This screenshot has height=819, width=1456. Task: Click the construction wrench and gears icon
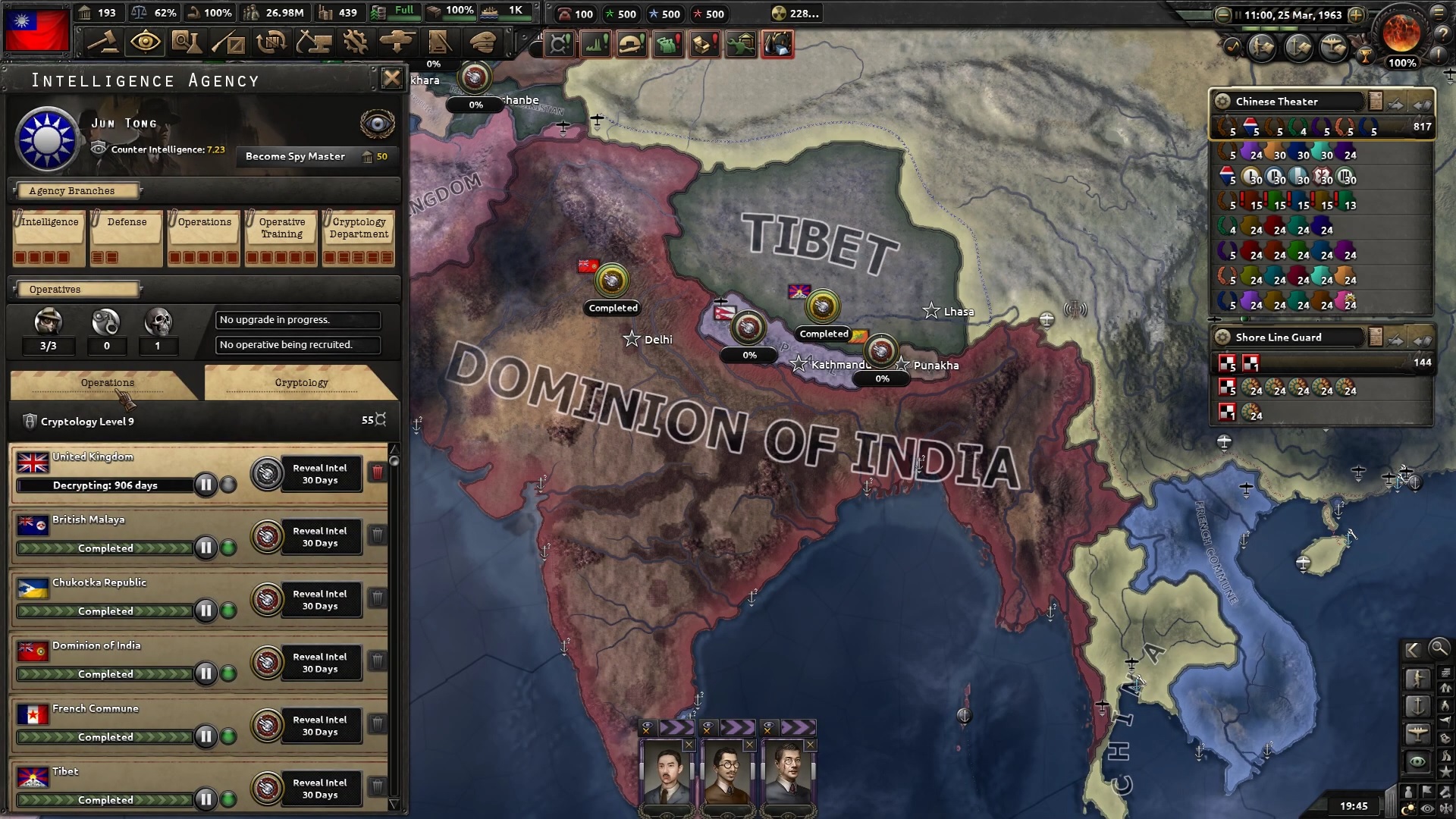click(353, 42)
